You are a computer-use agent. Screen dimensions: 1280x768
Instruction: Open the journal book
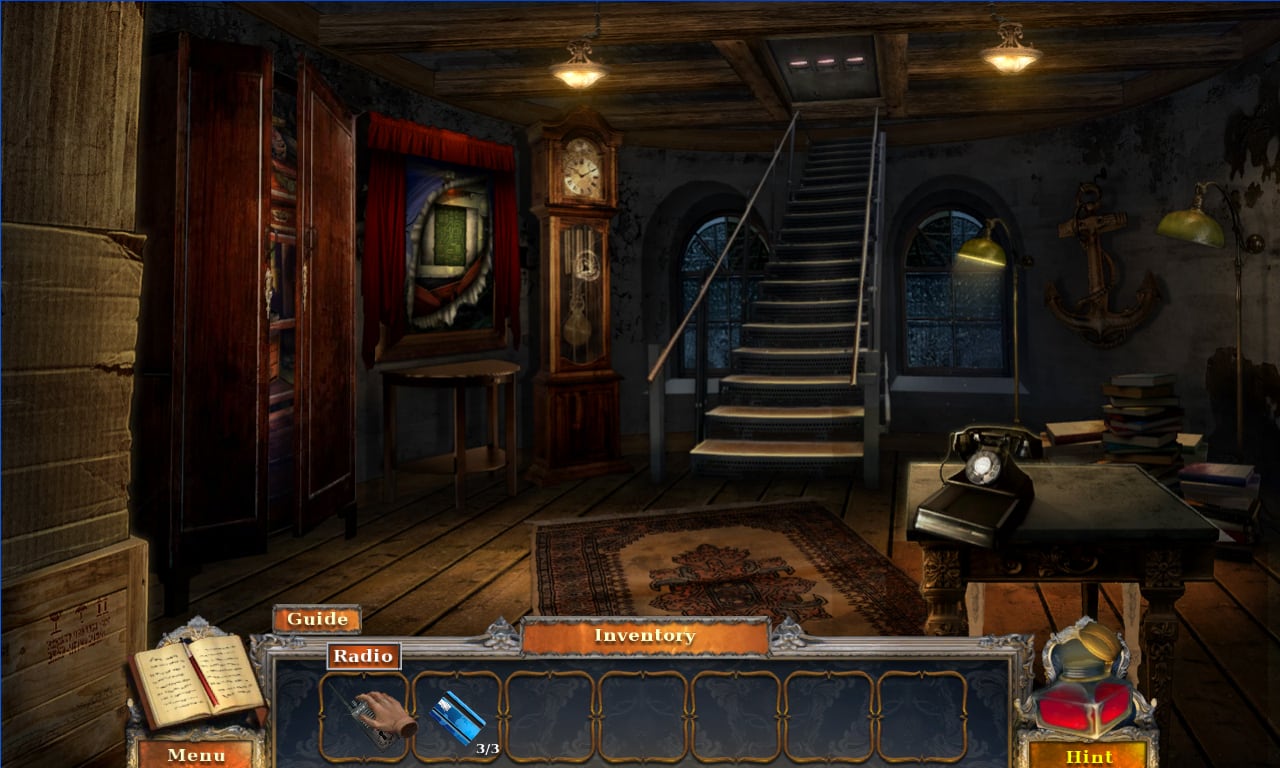tap(196, 681)
